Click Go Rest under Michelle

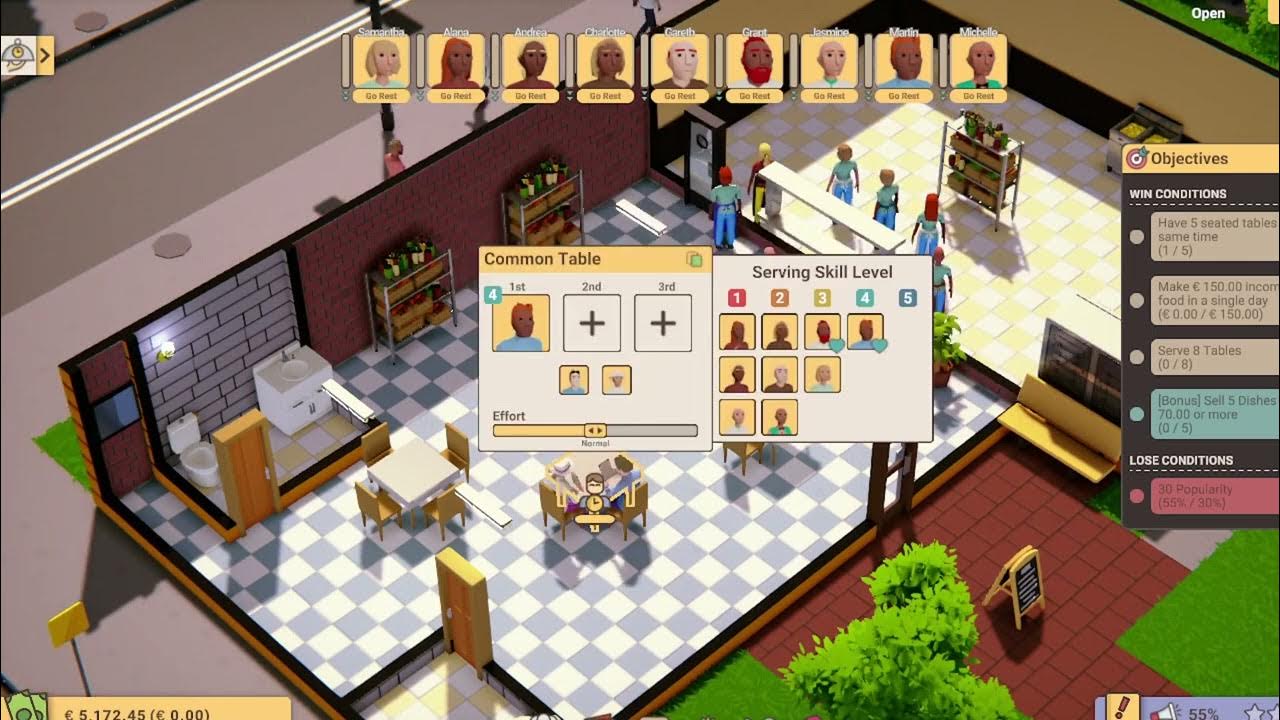(x=978, y=96)
